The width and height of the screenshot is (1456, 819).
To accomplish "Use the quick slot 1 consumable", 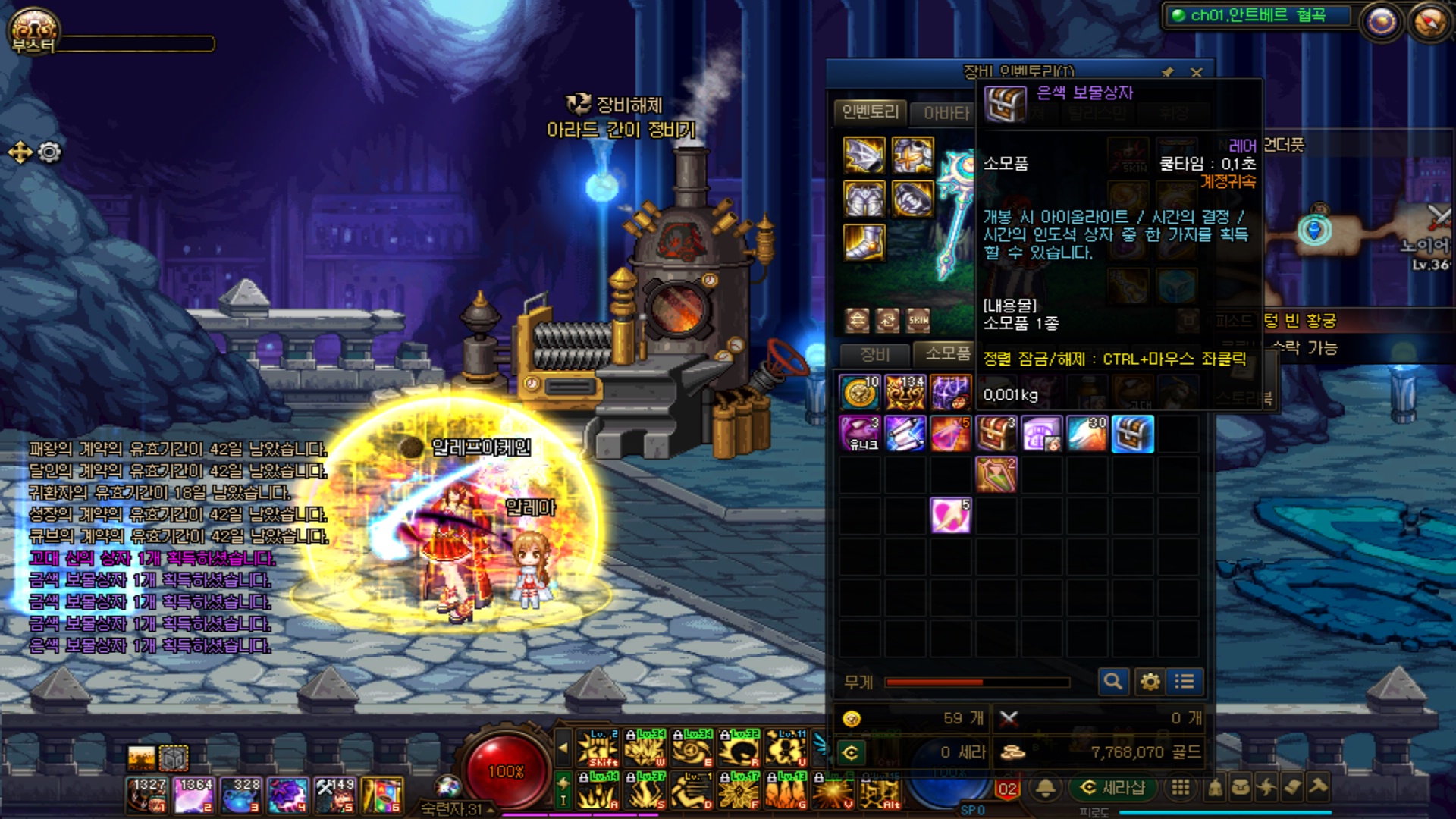I will pyautogui.click(x=147, y=795).
